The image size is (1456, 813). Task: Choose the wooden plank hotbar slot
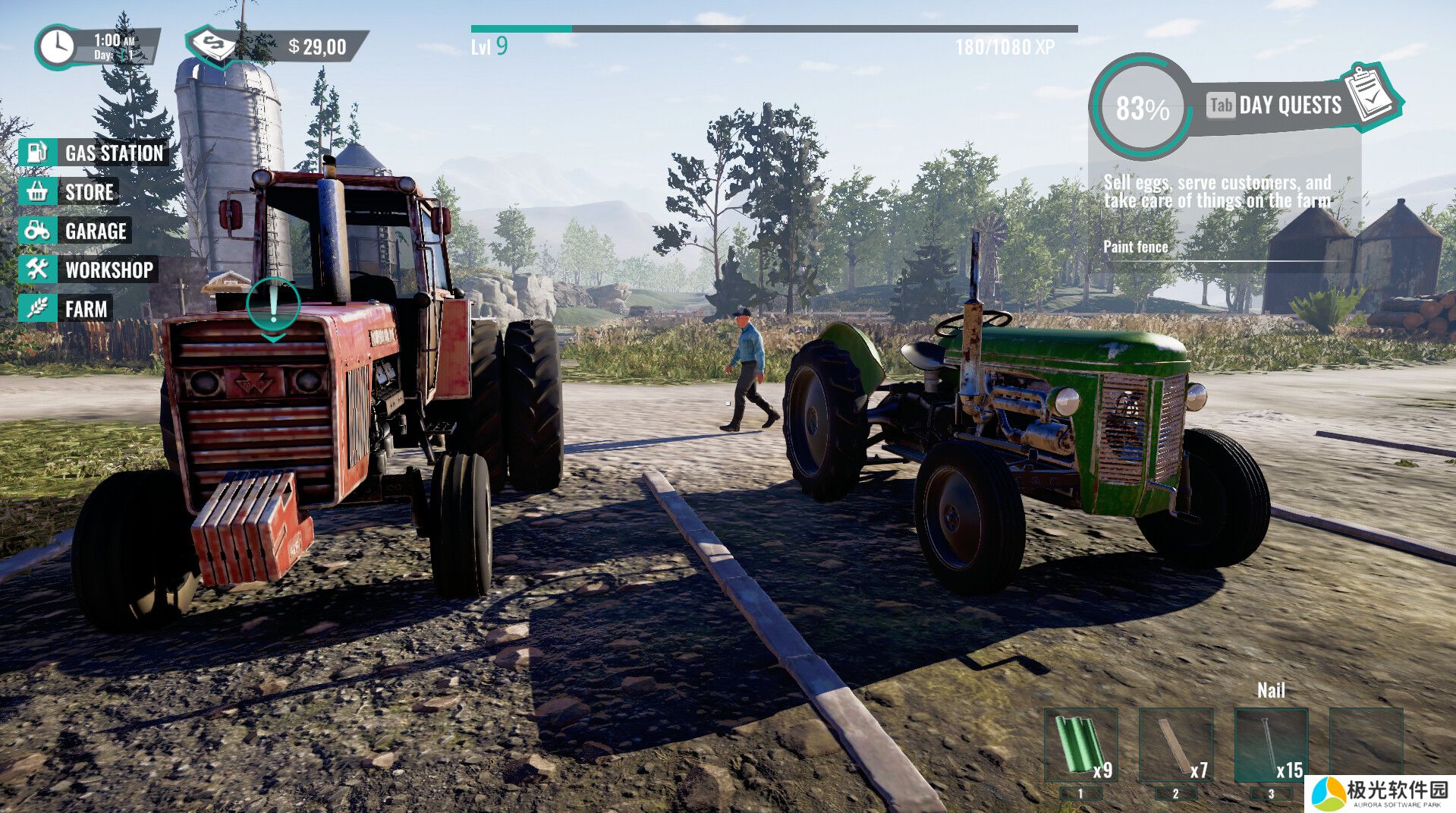pyautogui.click(x=1175, y=746)
